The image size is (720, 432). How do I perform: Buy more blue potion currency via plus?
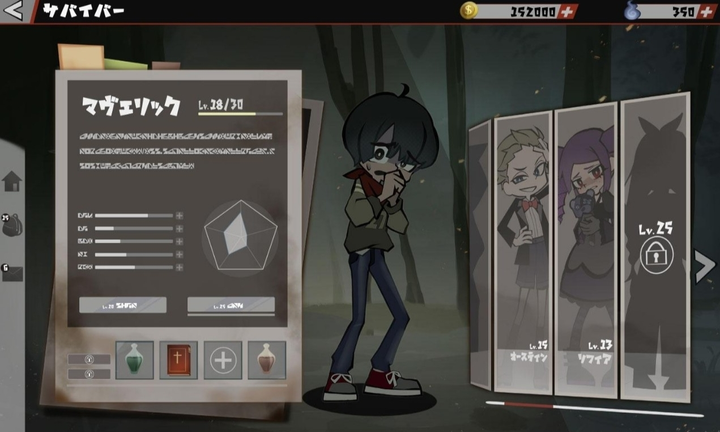click(x=706, y=12)
